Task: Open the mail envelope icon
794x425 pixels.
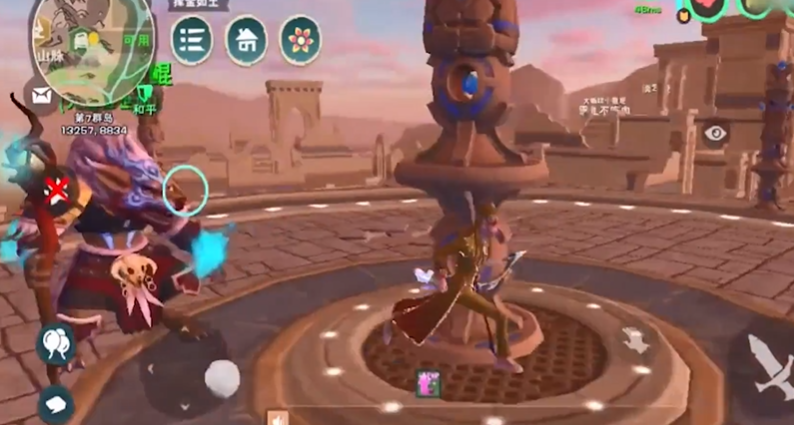Action: click(42, 96)
